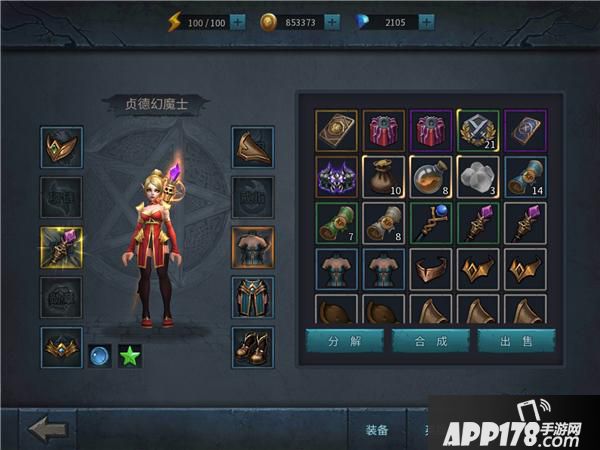The width and height of the screenshot is (600, 450).
Task: Choose the blue scroll stack of 14
Action: point(525,176)
